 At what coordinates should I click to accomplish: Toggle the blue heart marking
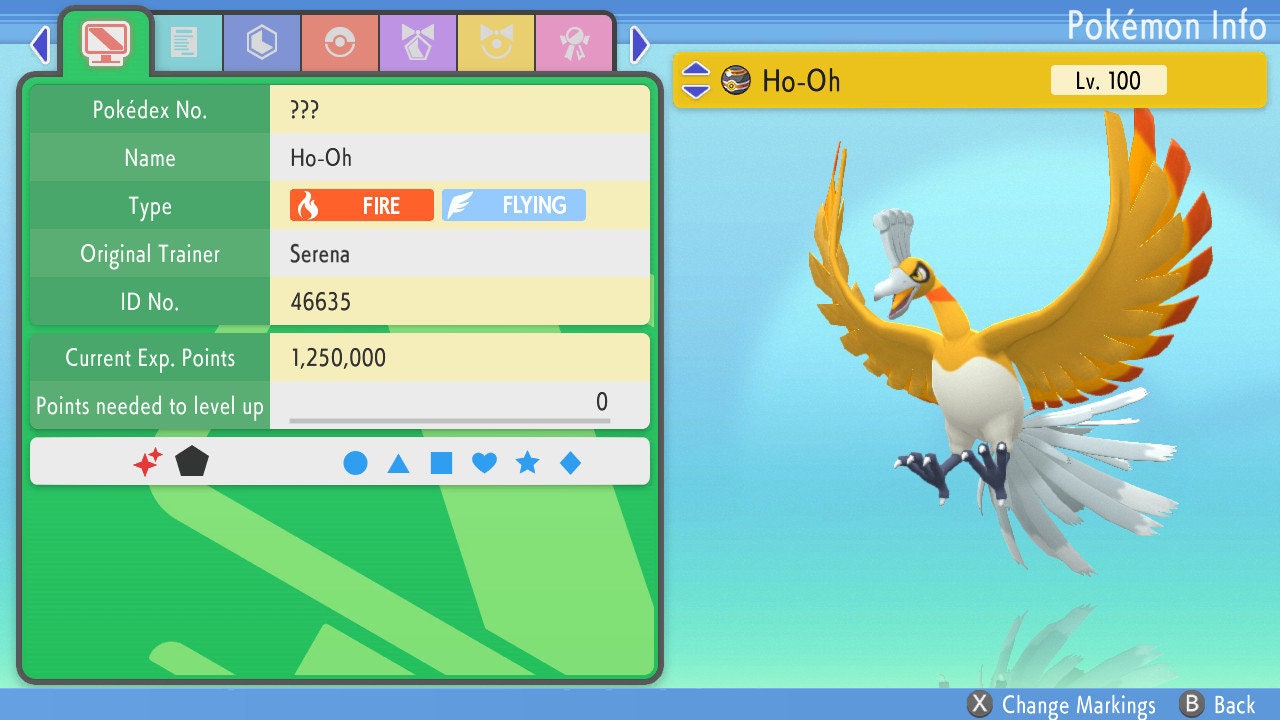484,463
